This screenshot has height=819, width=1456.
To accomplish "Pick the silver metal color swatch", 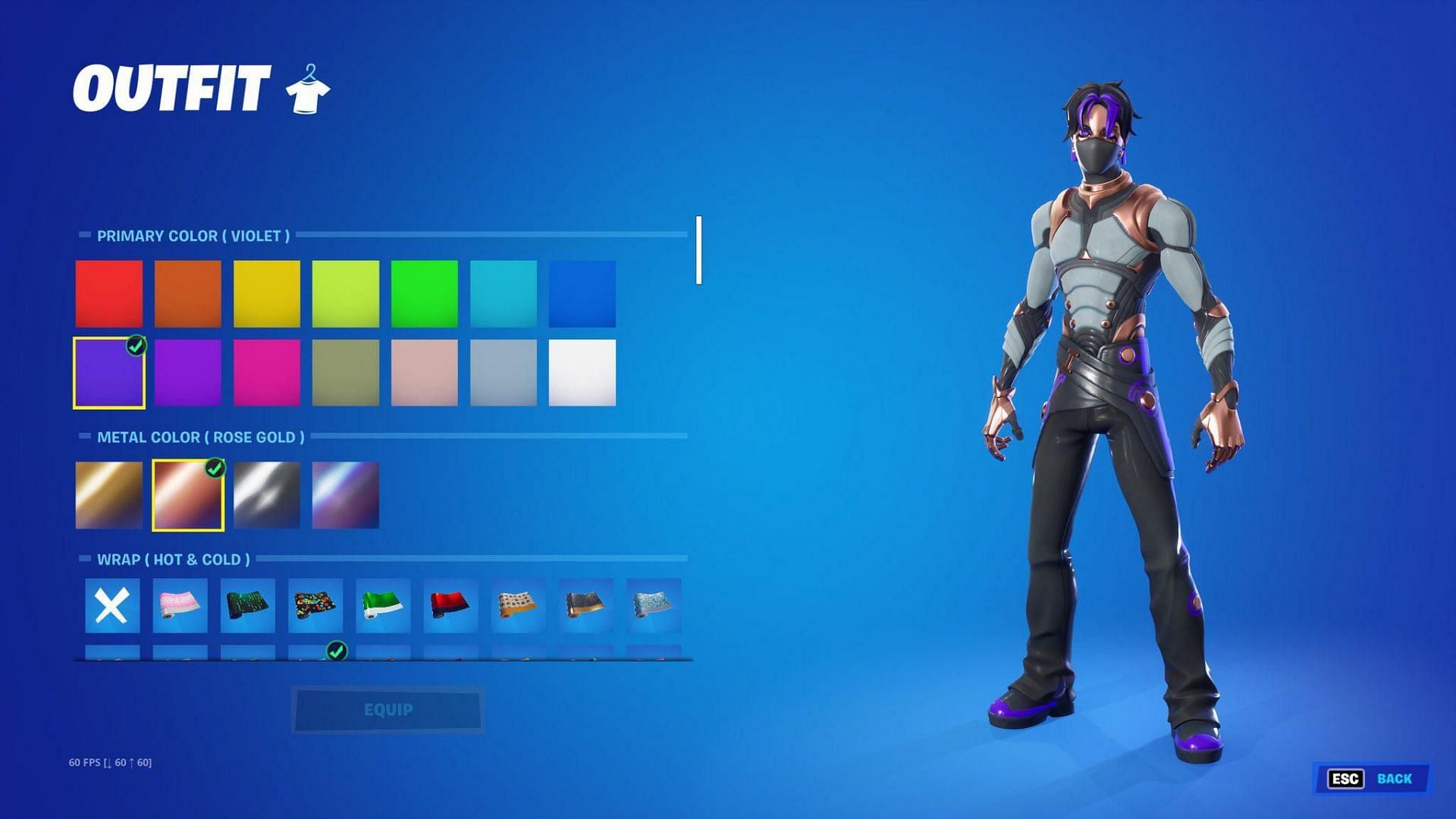I will (267, 495).
